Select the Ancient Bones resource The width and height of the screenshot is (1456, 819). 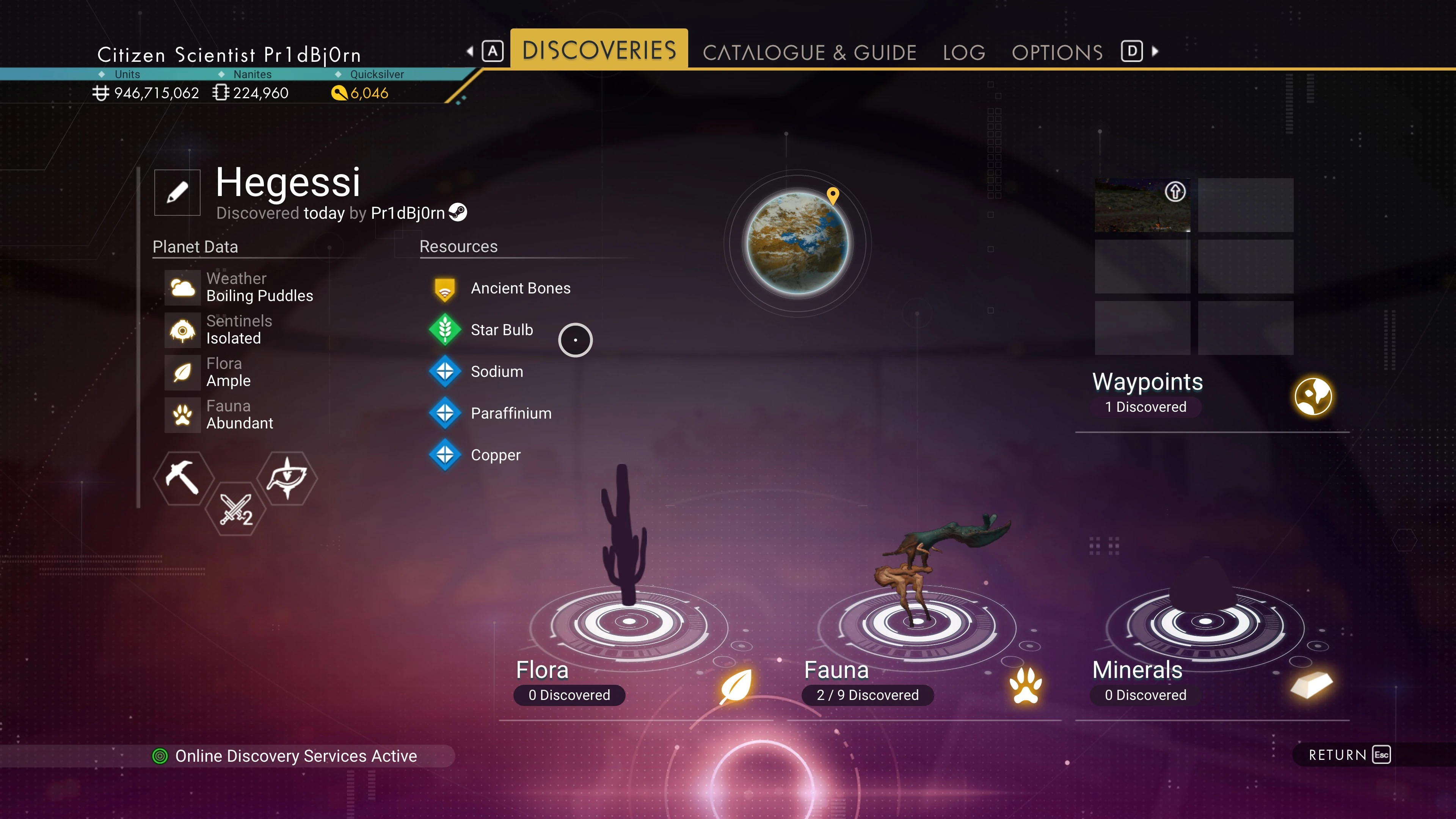point(520,288)
